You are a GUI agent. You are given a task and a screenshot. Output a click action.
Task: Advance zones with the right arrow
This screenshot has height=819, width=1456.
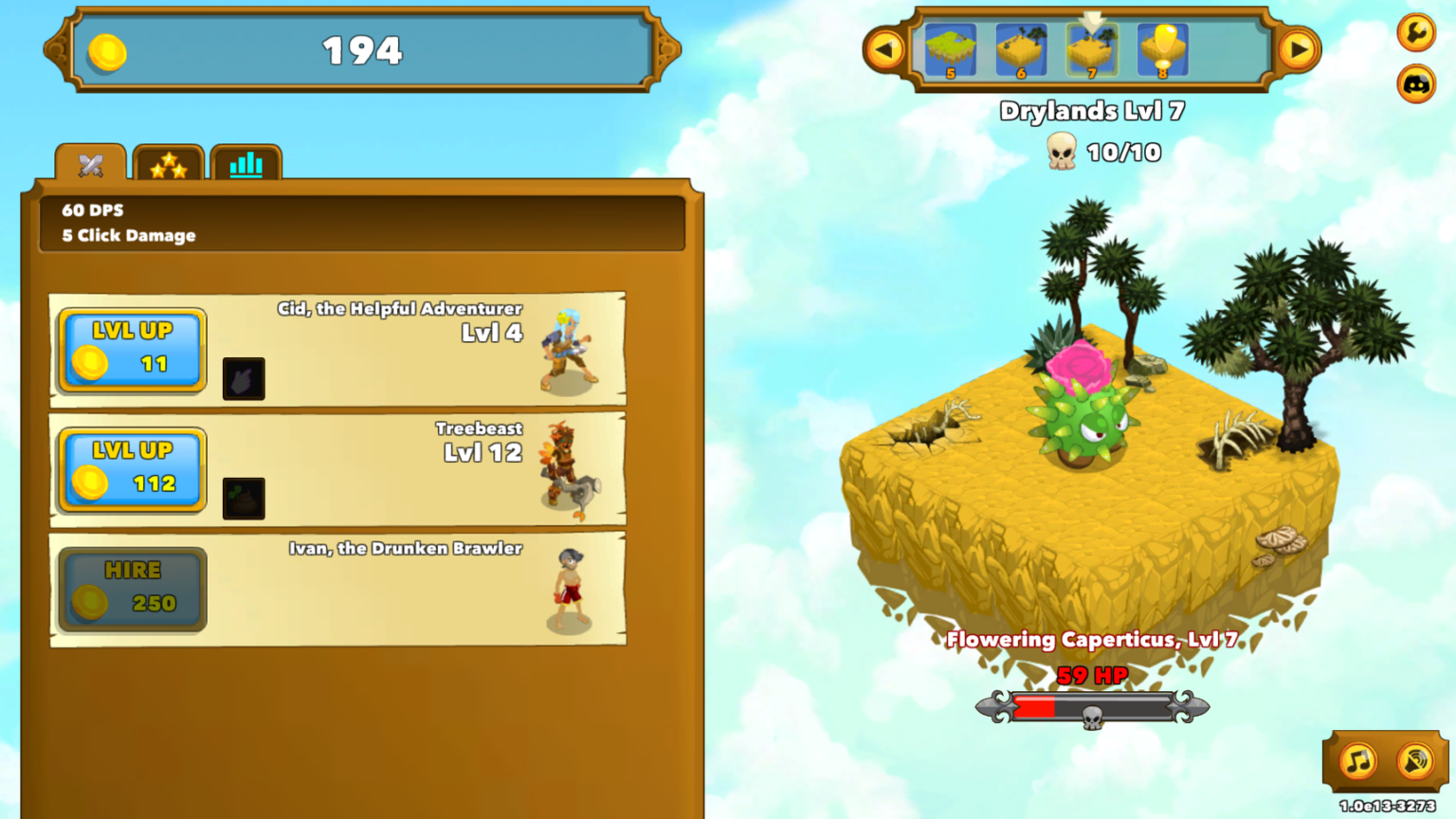pyautogui.click(x=1298, y=49)
